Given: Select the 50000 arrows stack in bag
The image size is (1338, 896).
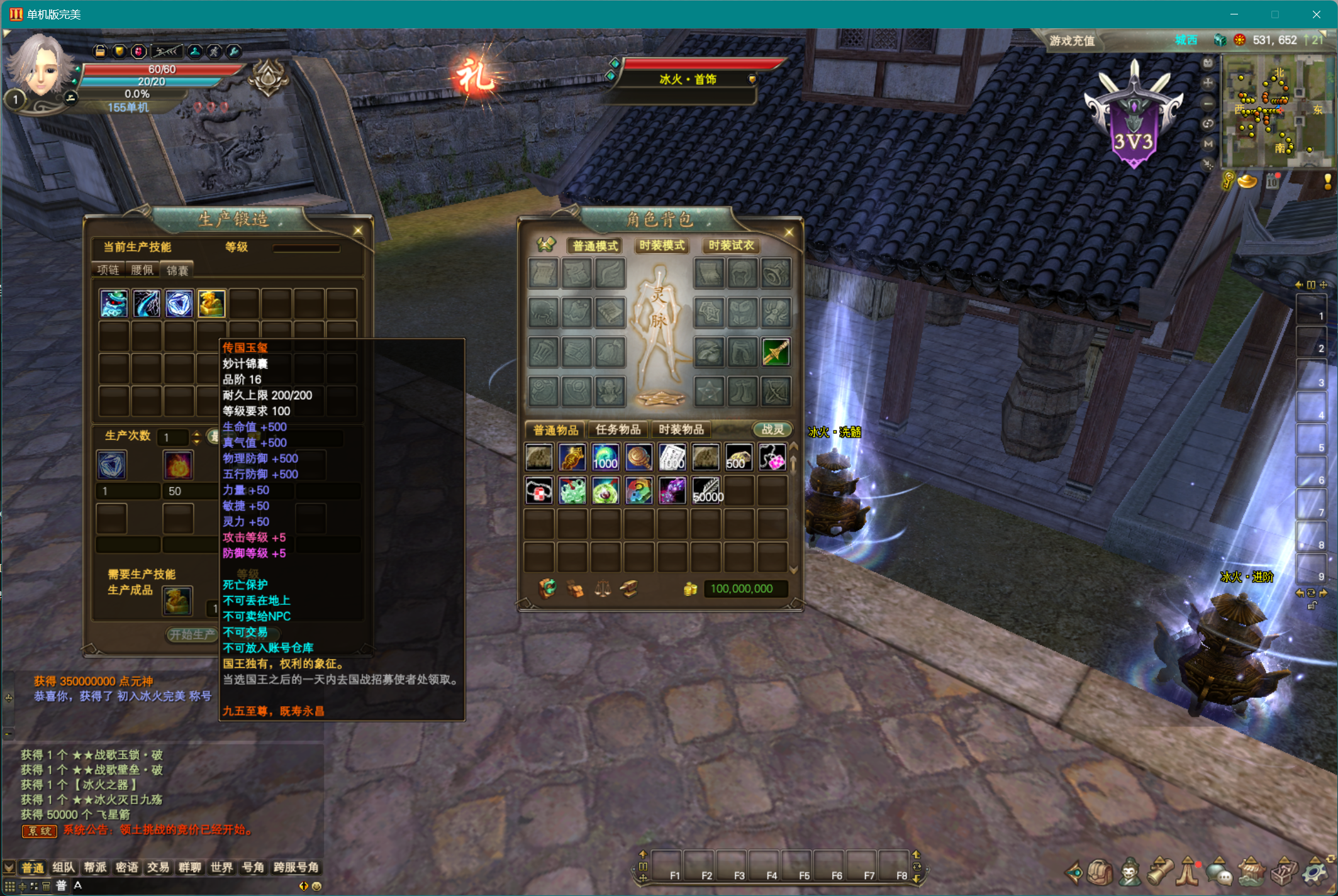Looking at the screenshot, I should pyautogui.click(x=706, y=490).
